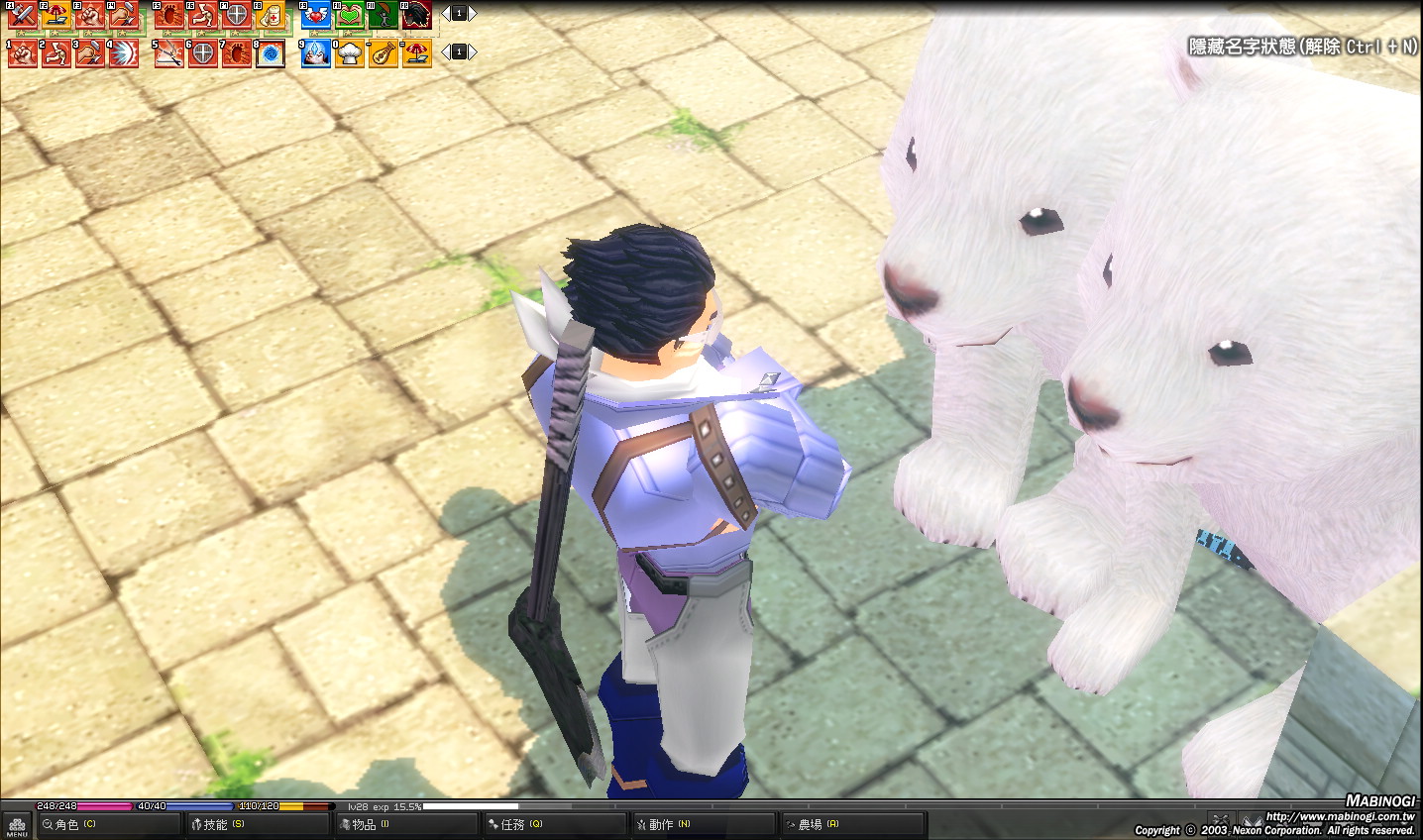The height and width of the screenshot is (840, 1423).
Task: Activate the F1 crossed sword and axe skill
Action: [23, 15]
